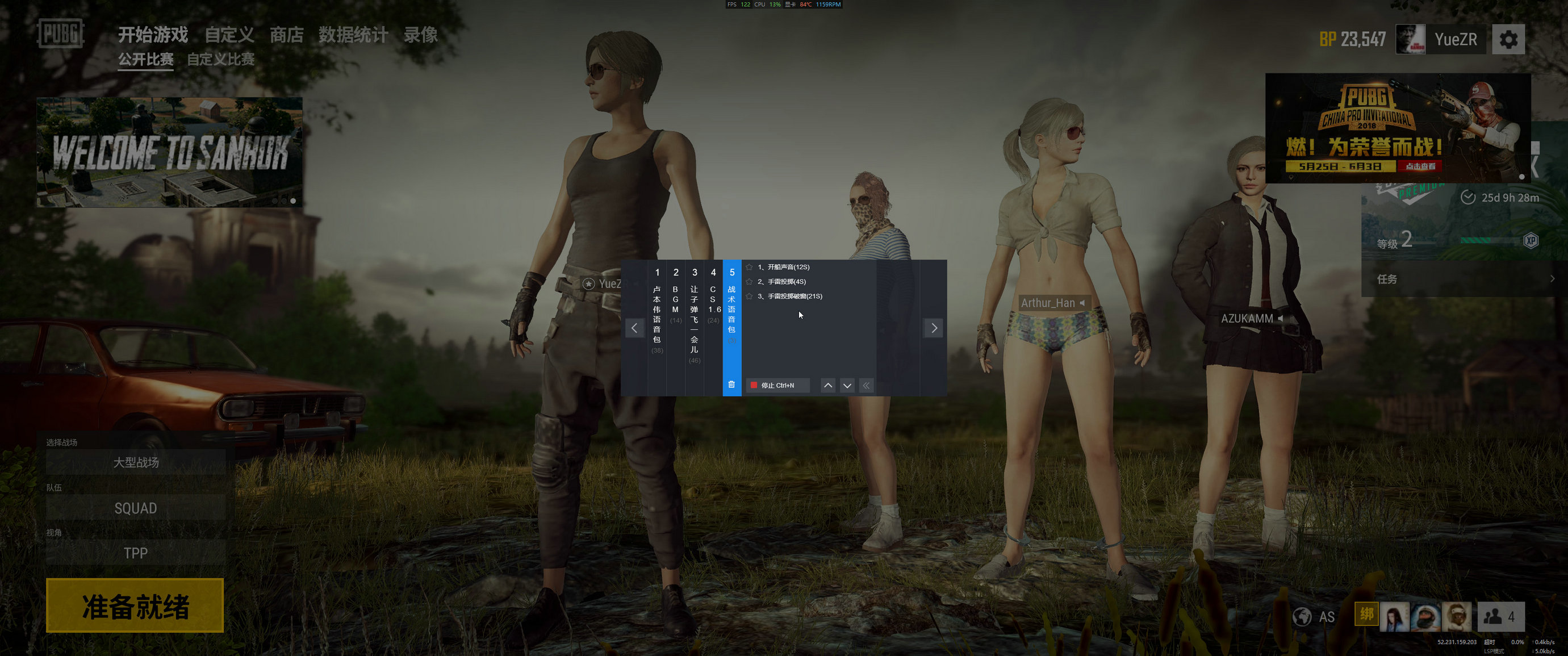
Task: Delete the sound pack with the trash icon
Action: point(731,385)
